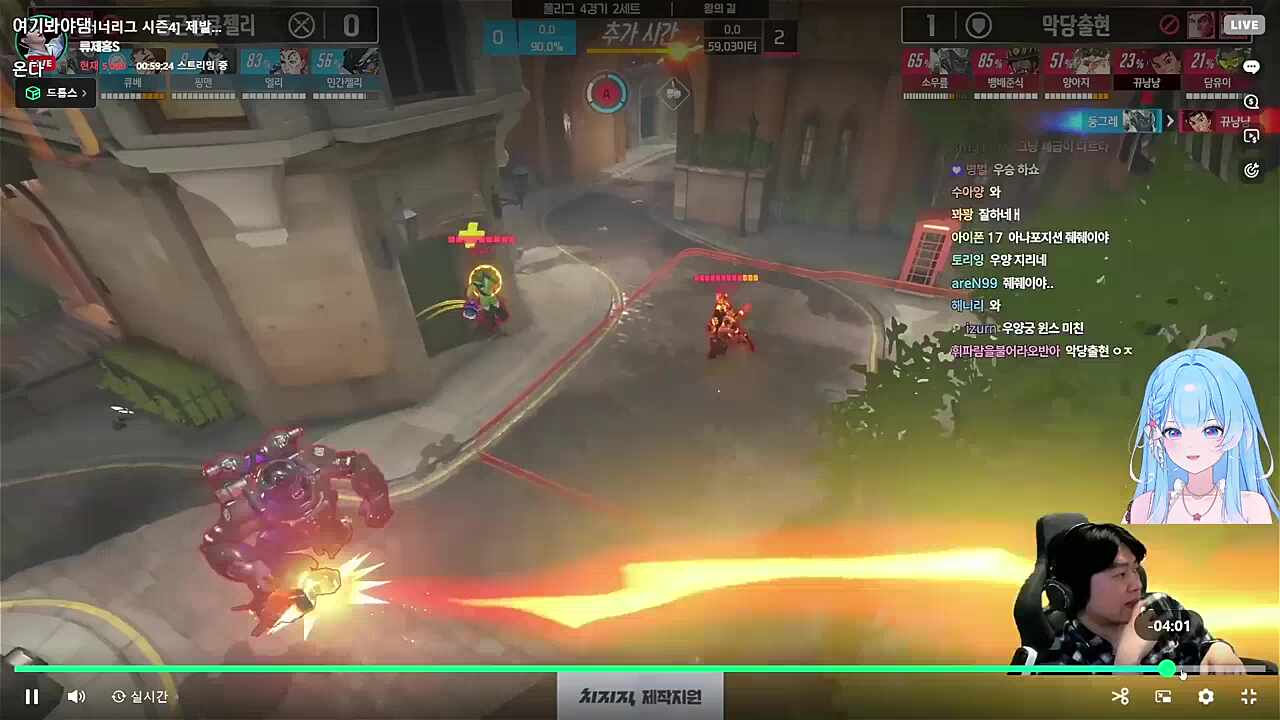
Task: Open the streamer profile avatar
Action: pos(40,44)
